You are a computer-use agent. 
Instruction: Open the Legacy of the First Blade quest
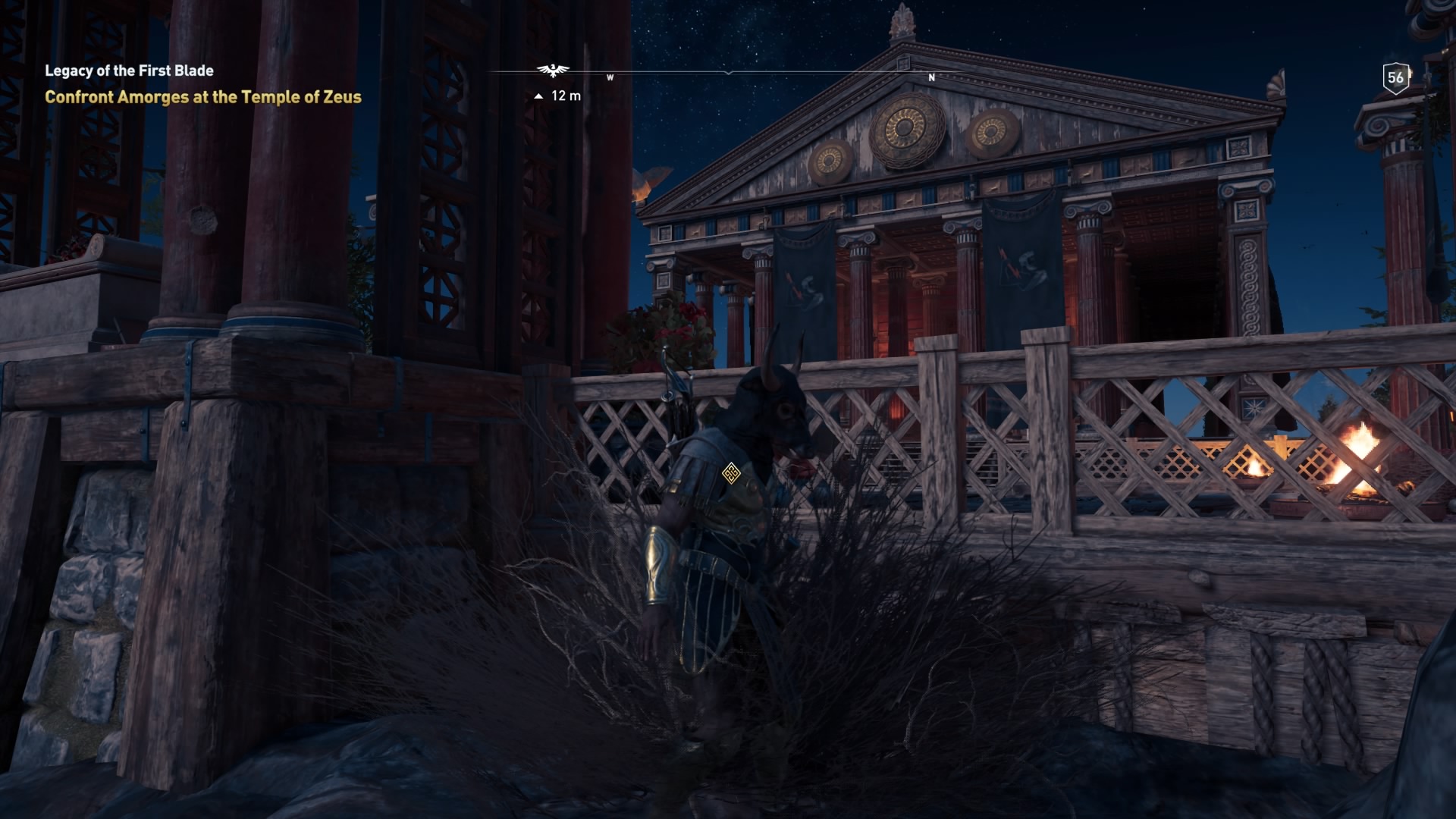click(129, 71)
